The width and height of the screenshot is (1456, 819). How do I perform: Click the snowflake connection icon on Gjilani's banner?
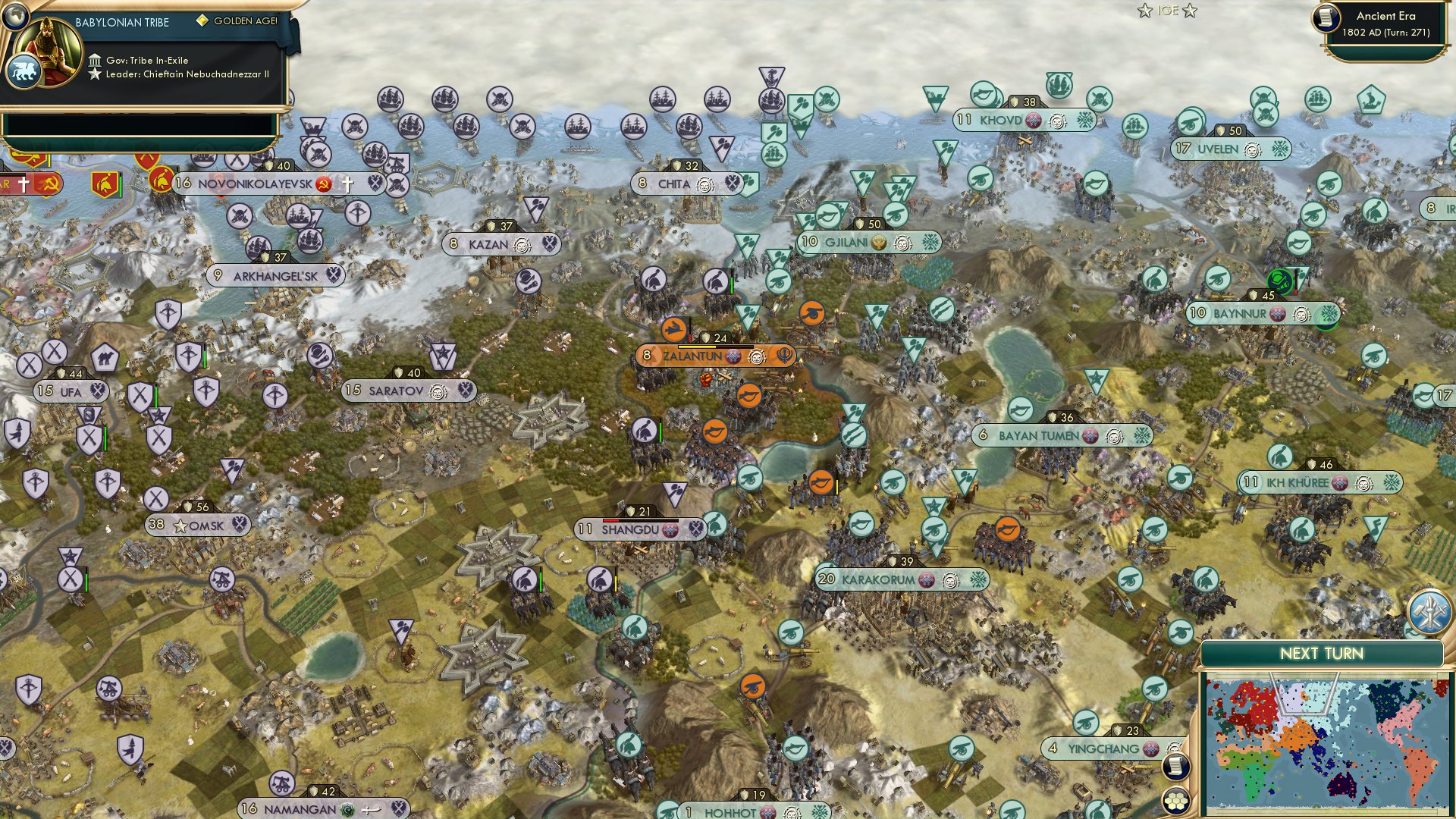click(932, 243)
